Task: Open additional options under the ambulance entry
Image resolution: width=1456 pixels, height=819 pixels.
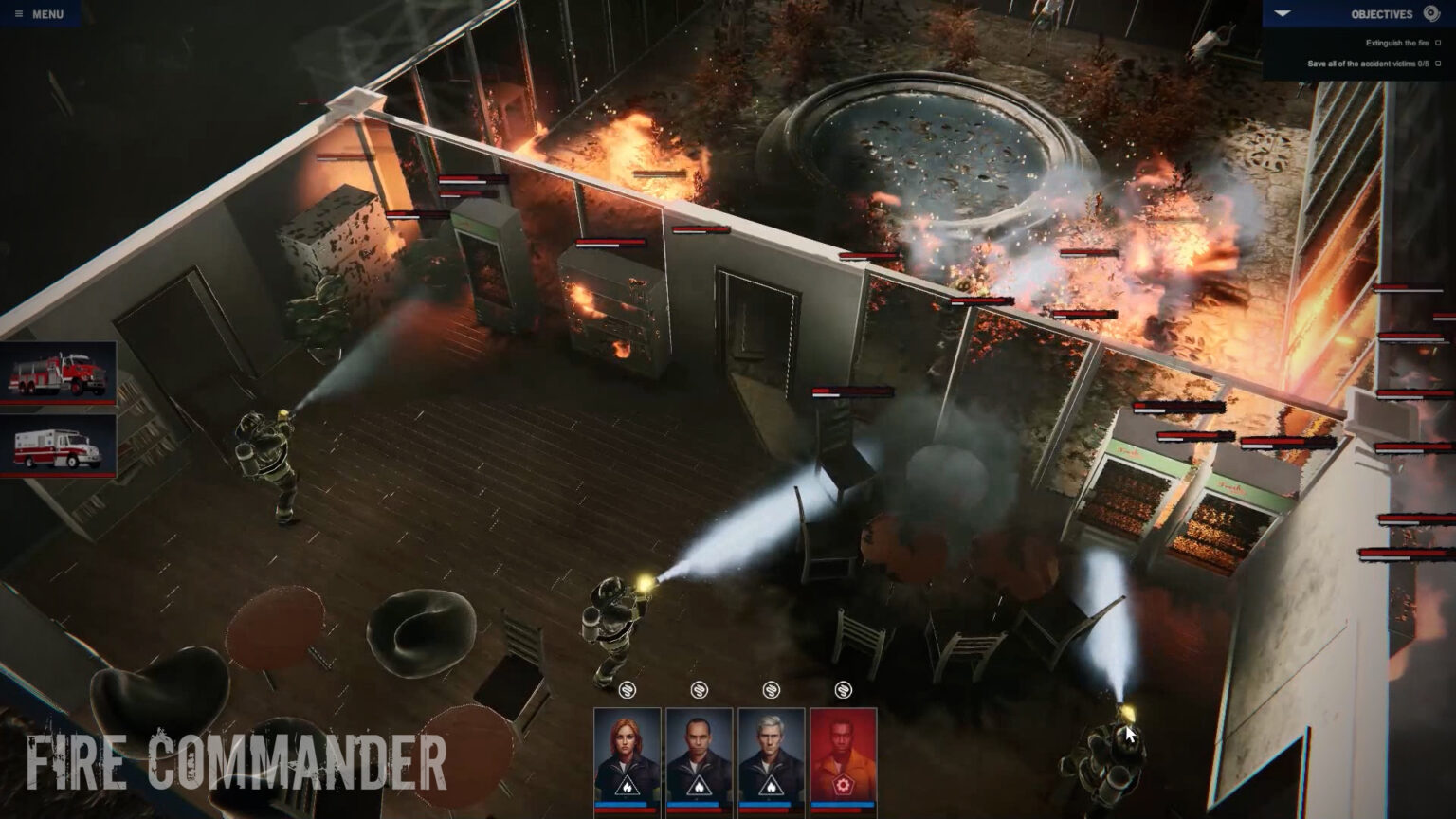Action: (59, 446)
